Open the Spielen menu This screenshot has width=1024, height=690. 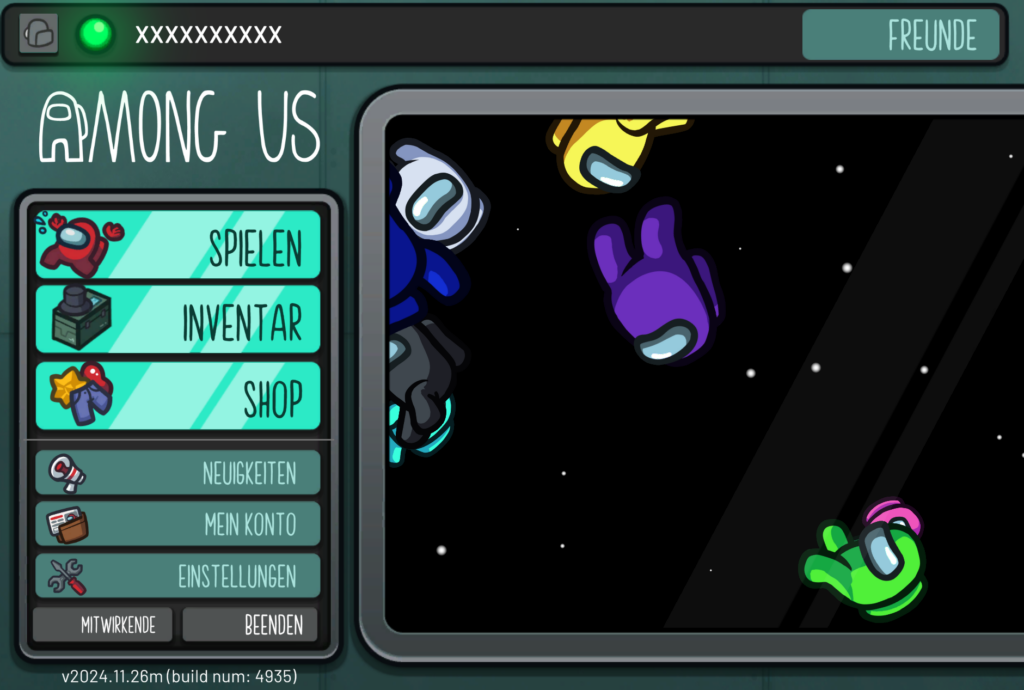click(178, 244)
